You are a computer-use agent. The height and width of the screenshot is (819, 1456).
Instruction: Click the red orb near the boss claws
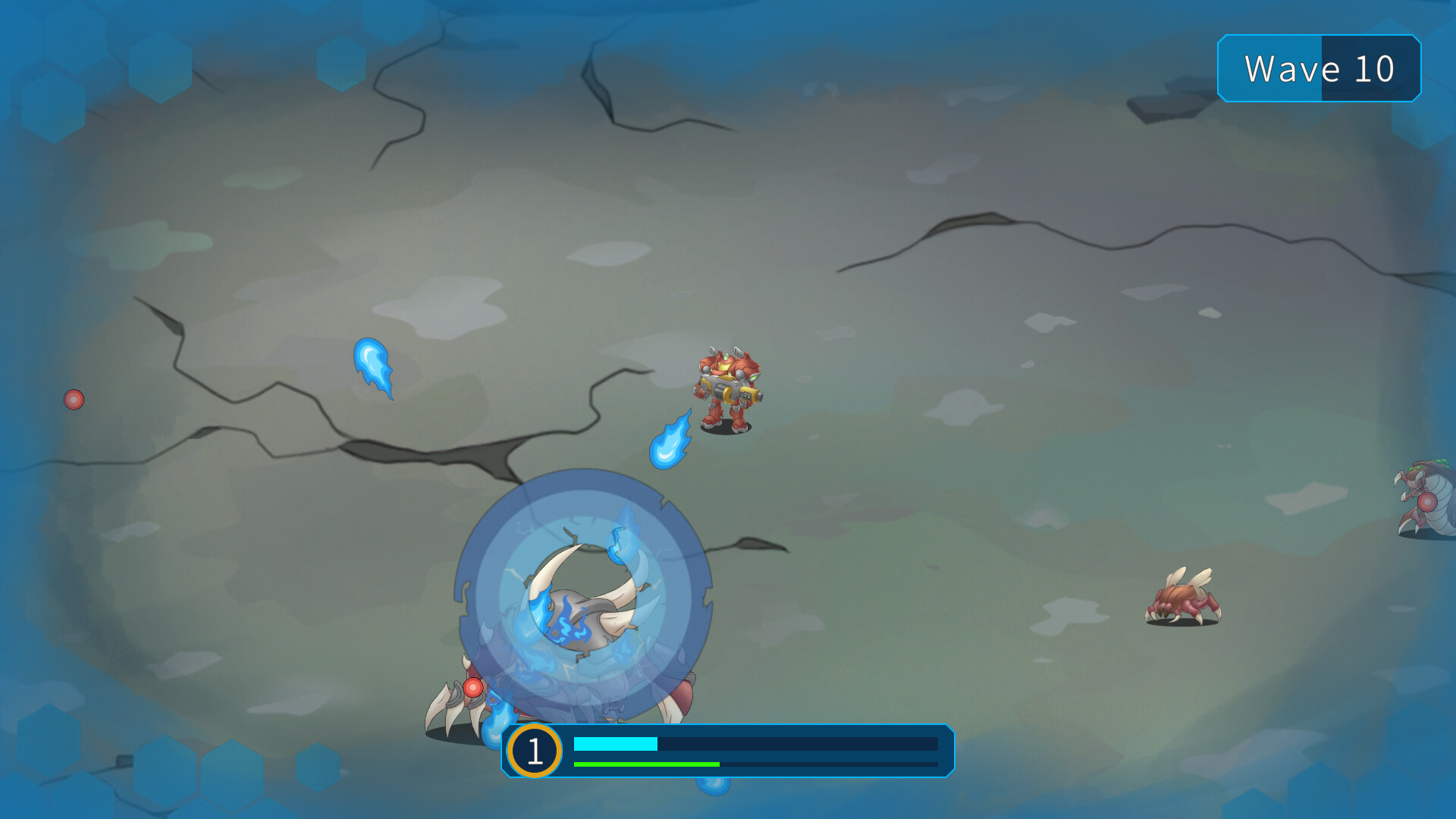[474, 686]
